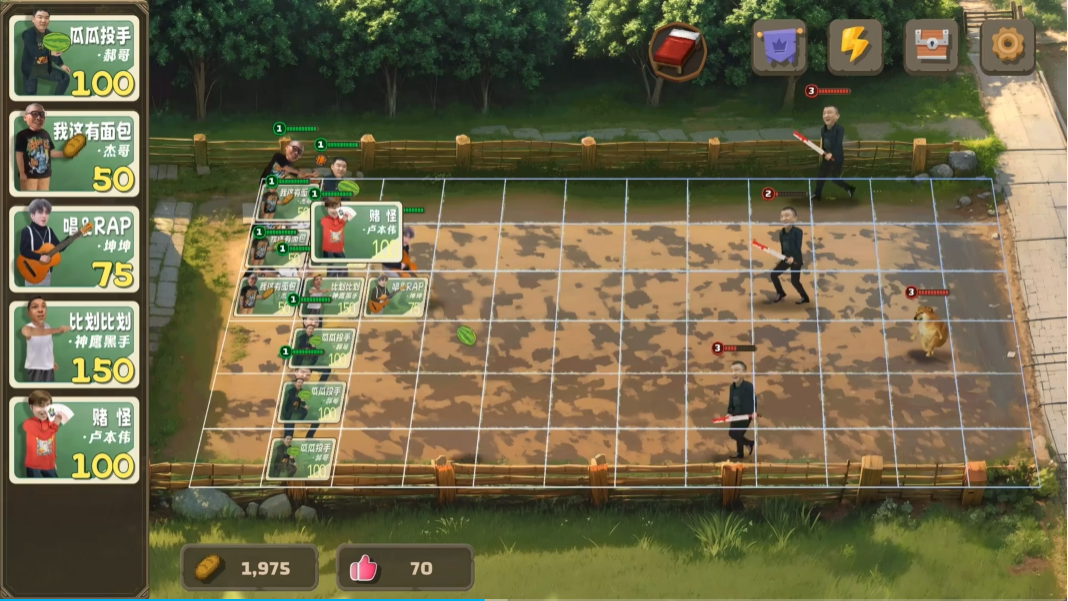
Task: Click the red book icon
Action: (x=677, y=49)
